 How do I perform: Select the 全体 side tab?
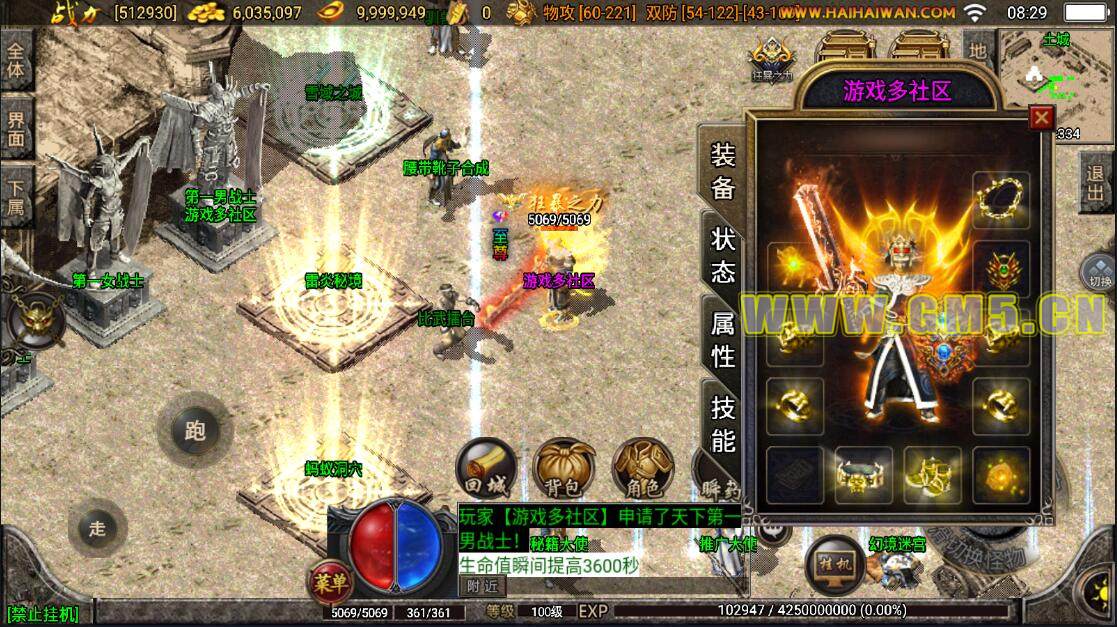[16, 60]
